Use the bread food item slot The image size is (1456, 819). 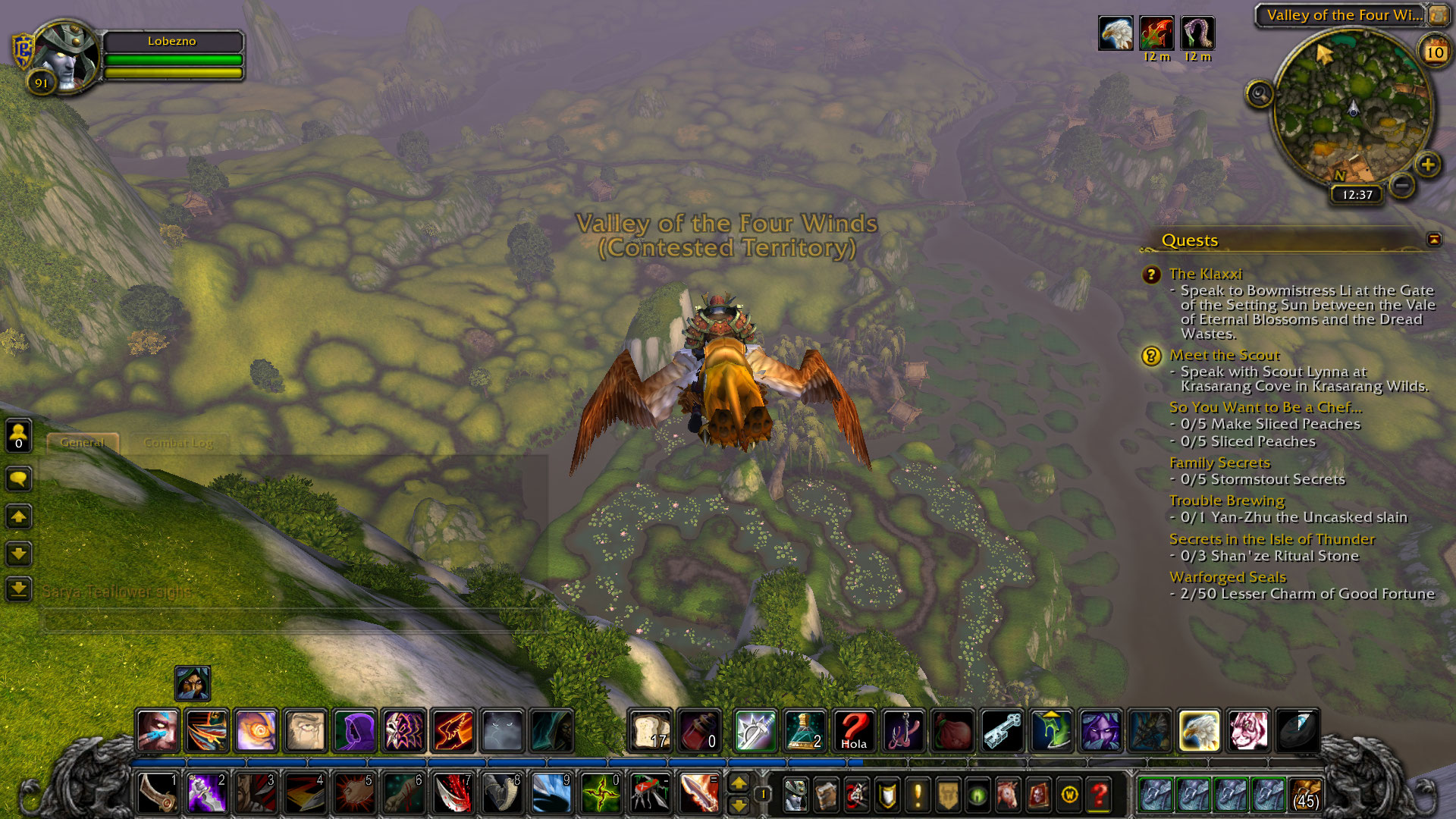651,731
